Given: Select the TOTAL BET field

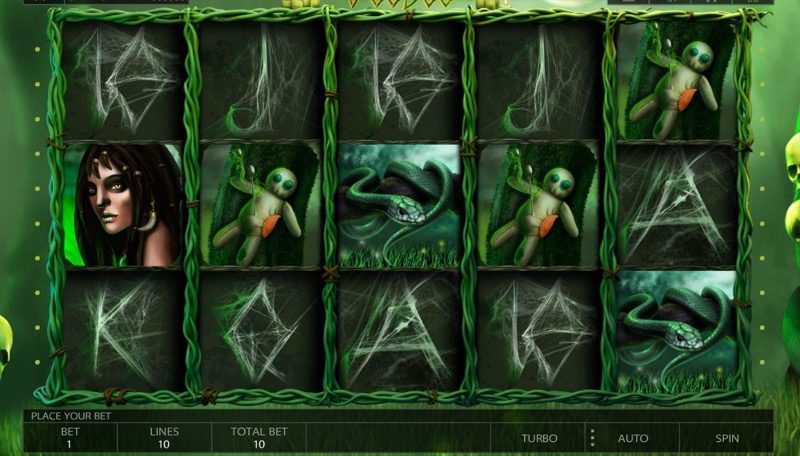Looking at the screenshot, I should click(258, 437).
